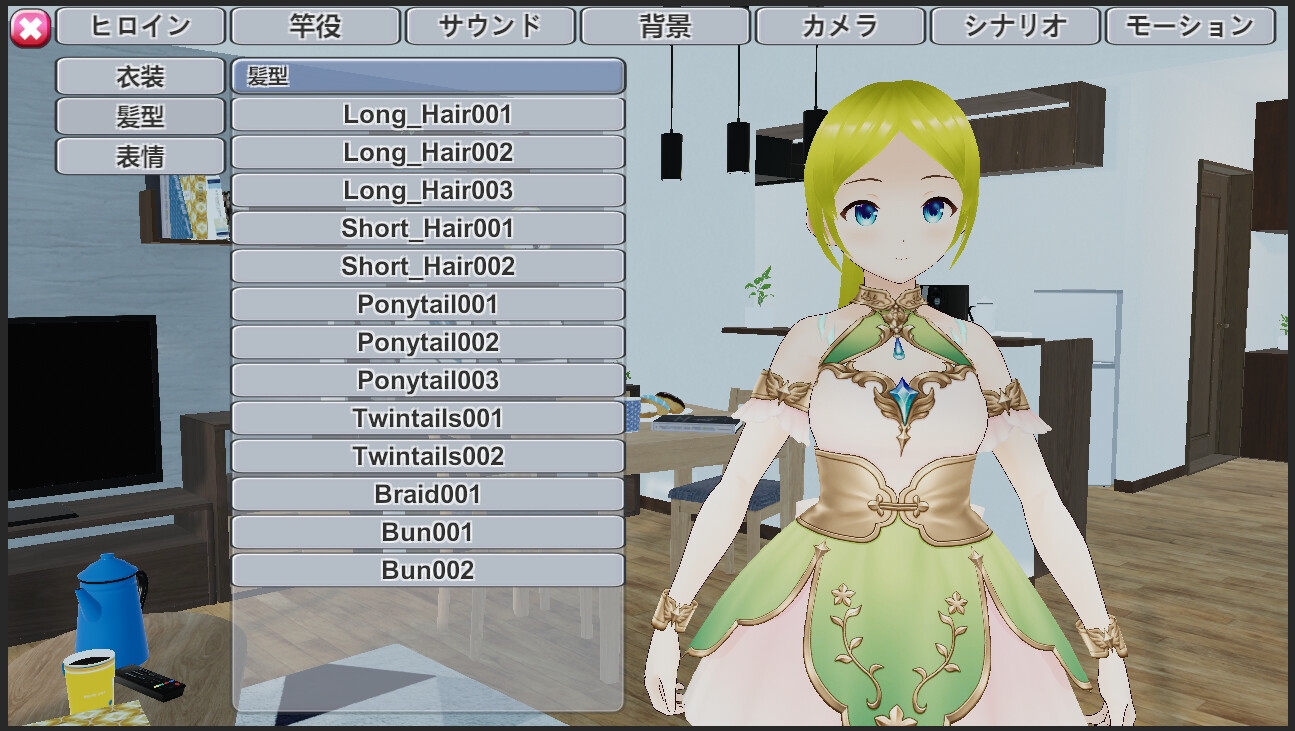Open the カメラ (Camera) controls
This screenshot has width=1295, height=731.
click(x=840, y=25)
